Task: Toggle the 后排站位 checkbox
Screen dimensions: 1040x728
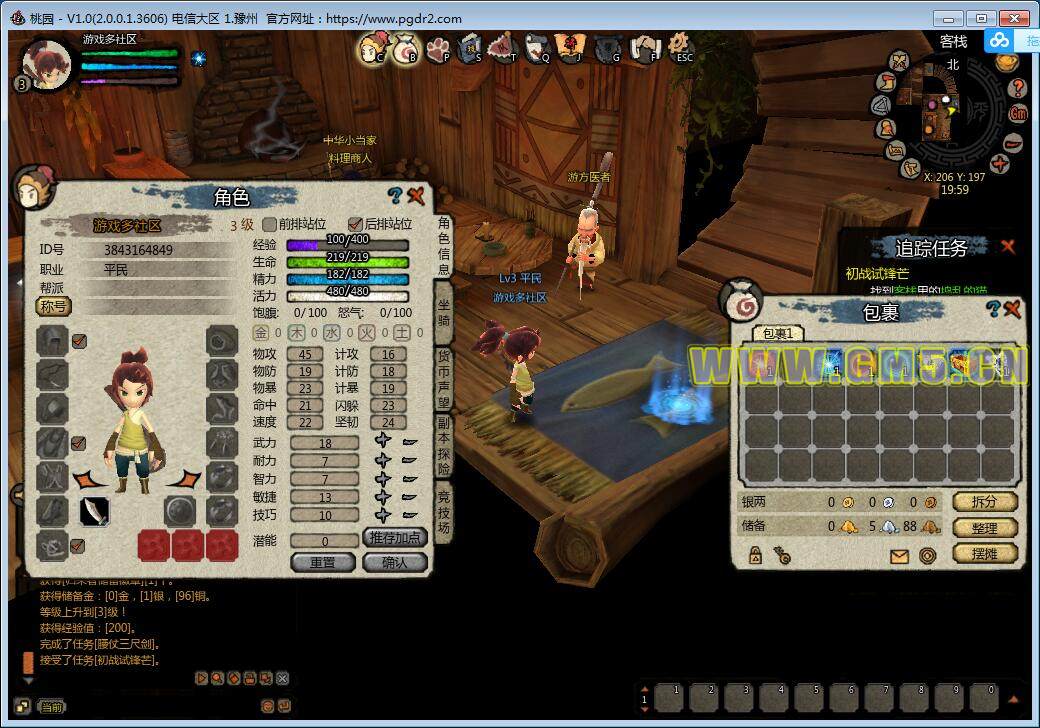Action: [x=354, y=224]
